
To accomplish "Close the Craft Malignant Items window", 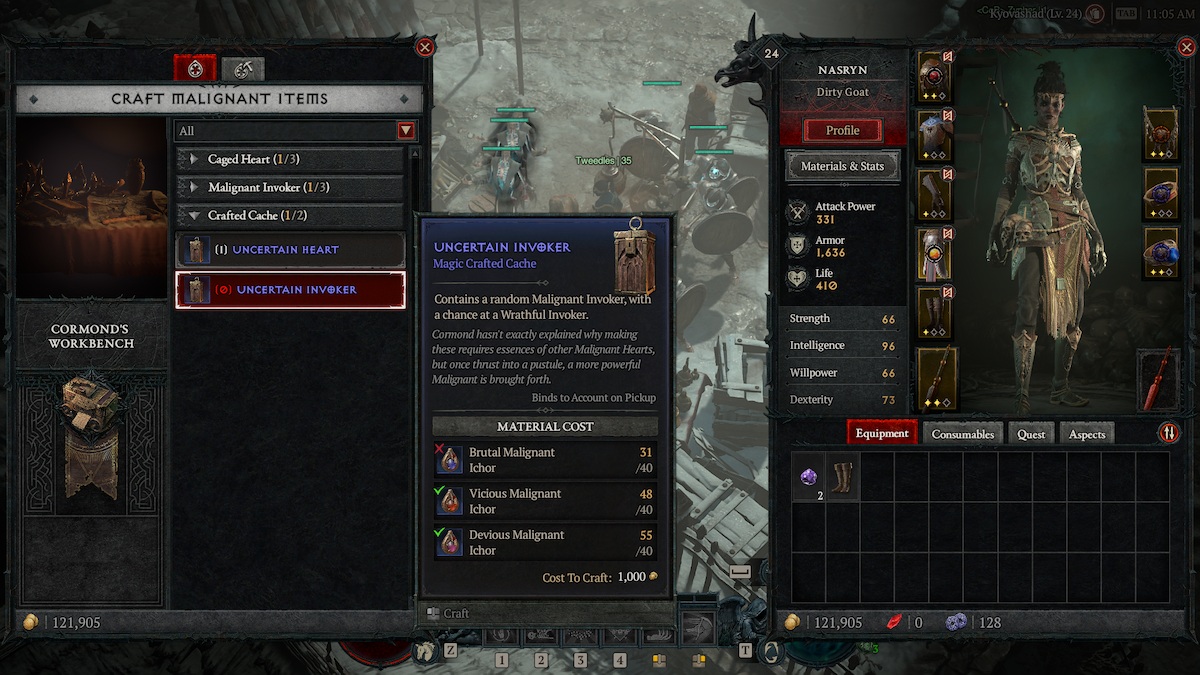I will (x=425, y=47).
